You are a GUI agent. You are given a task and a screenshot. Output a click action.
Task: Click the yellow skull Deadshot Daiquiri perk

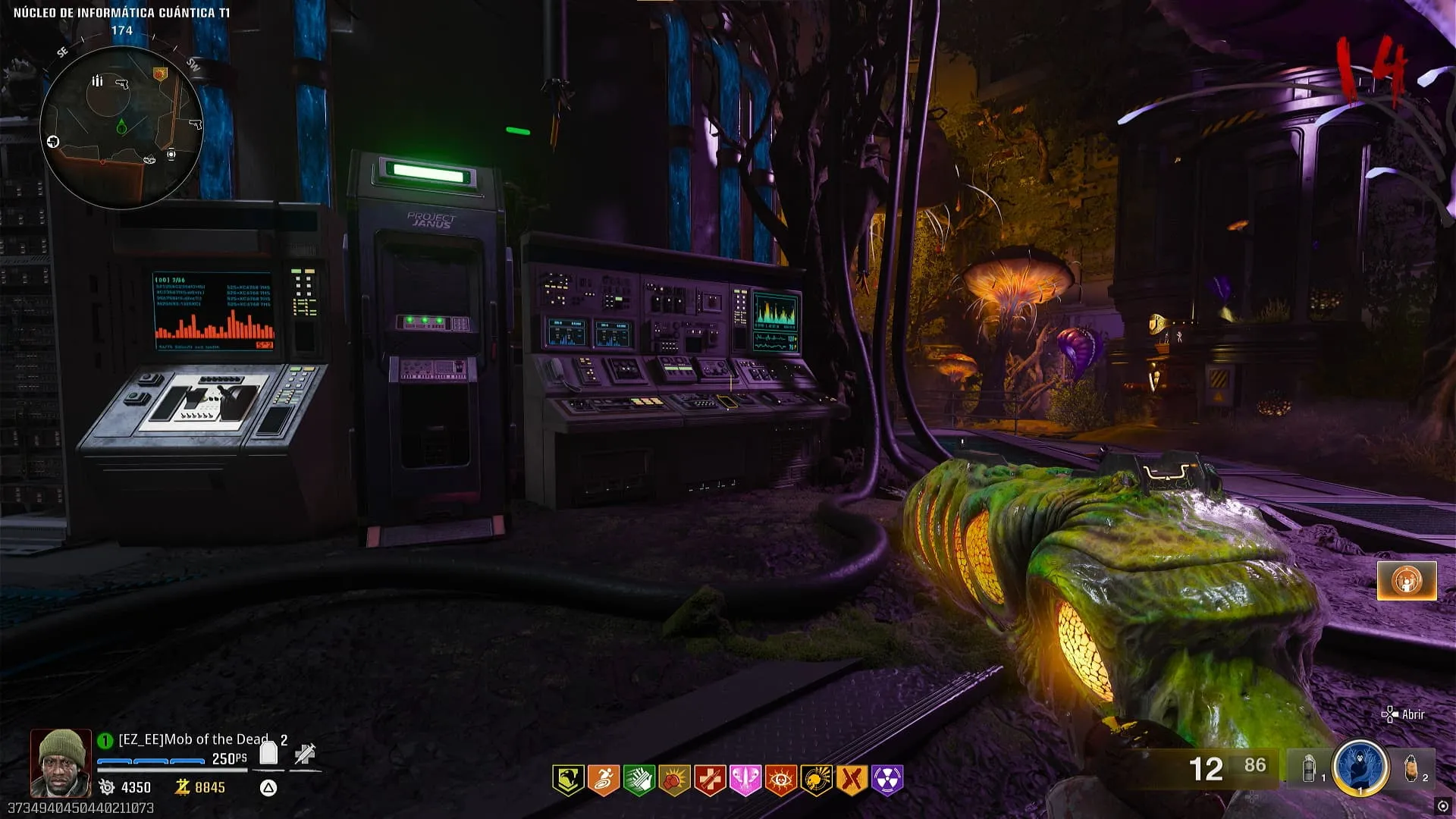click(x=816, y=780)
